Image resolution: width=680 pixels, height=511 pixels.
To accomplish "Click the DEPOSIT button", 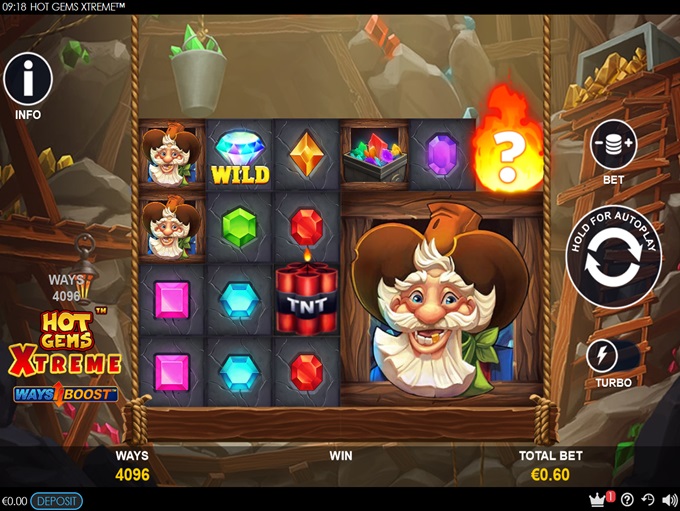I will [57, 500].
